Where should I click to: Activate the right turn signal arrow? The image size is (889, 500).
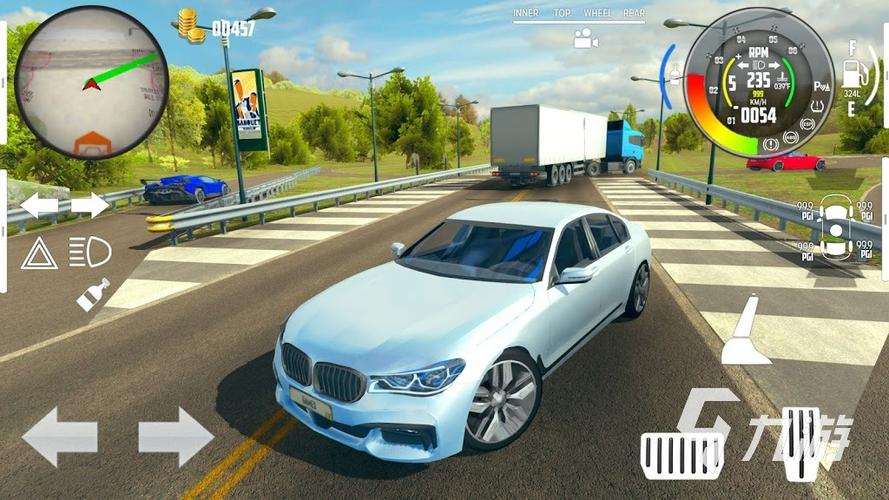pos(90,206)
